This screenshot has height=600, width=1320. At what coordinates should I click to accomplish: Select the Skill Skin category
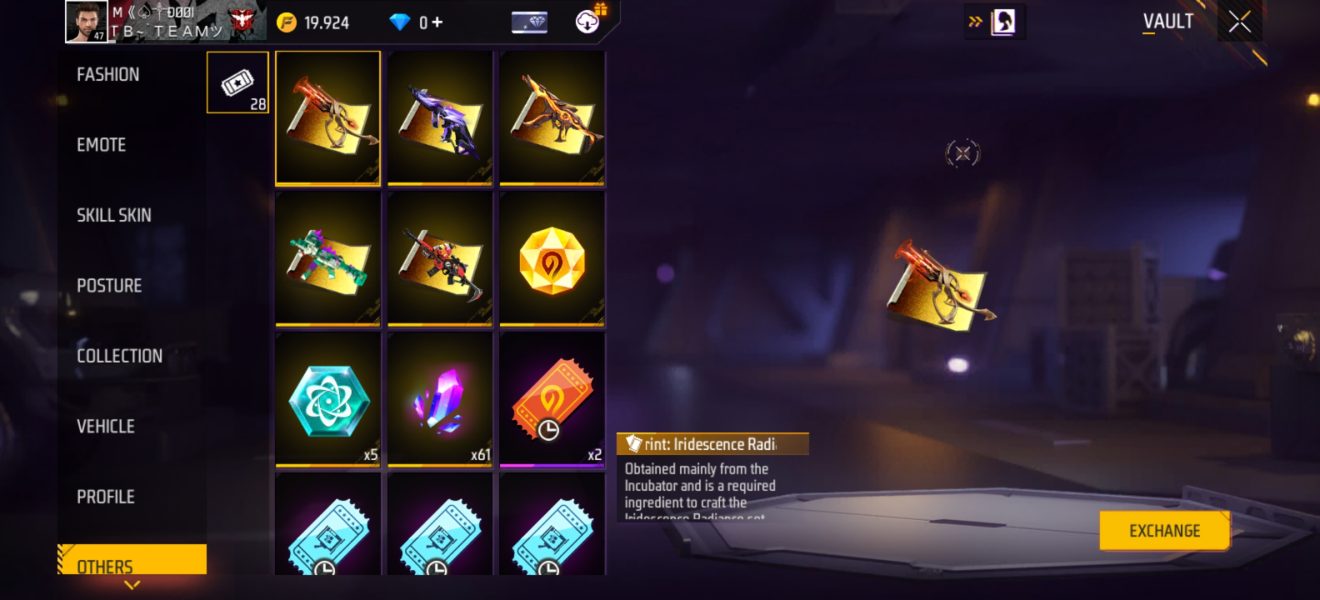[113, 215]
